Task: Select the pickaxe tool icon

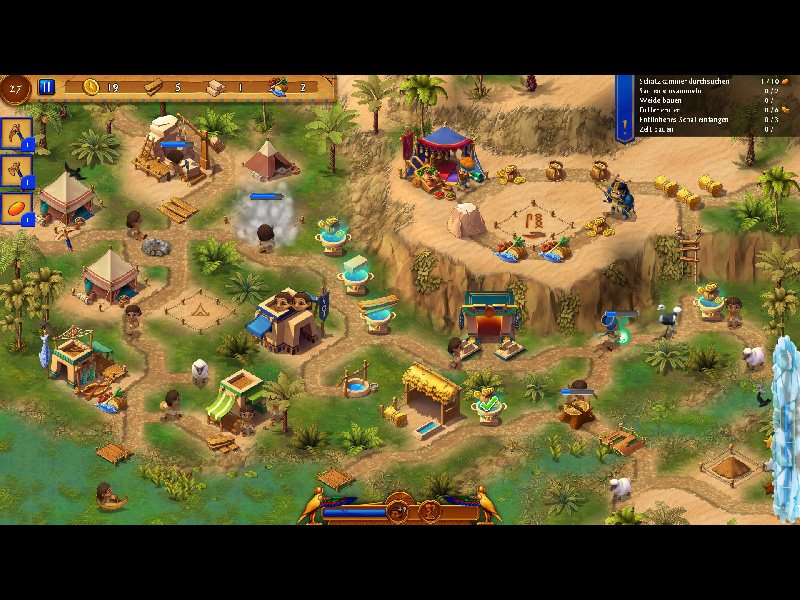Action: (x=16, y=133)
